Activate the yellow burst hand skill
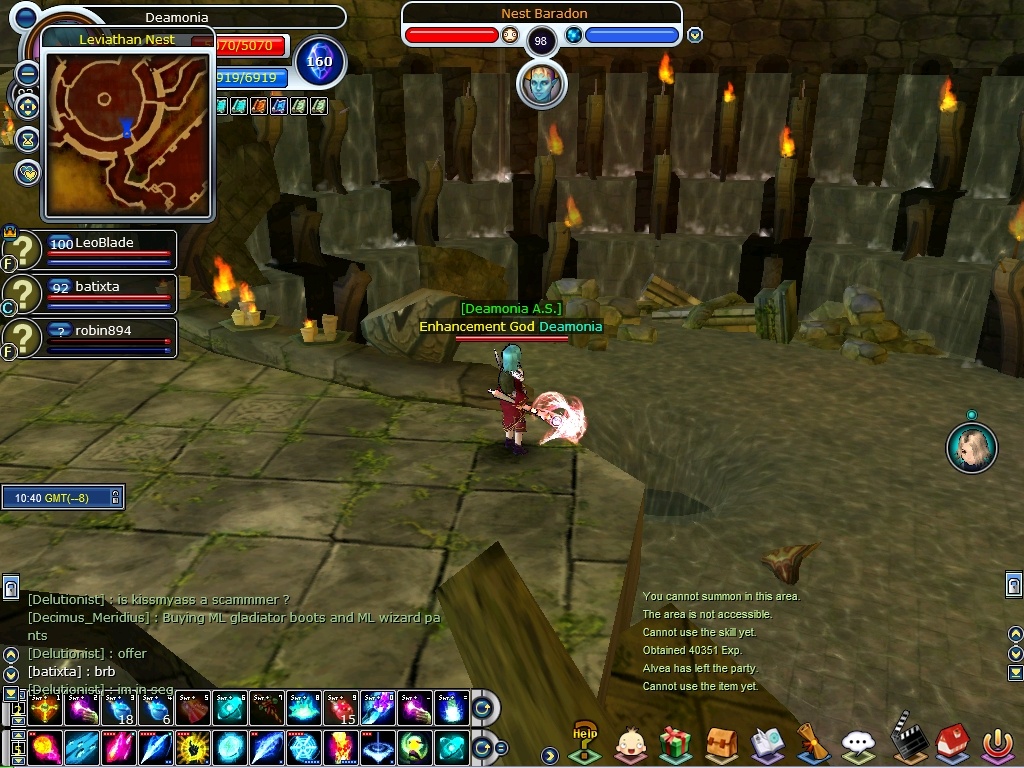The image size is (1024, 768). click(x=192, y=747)
